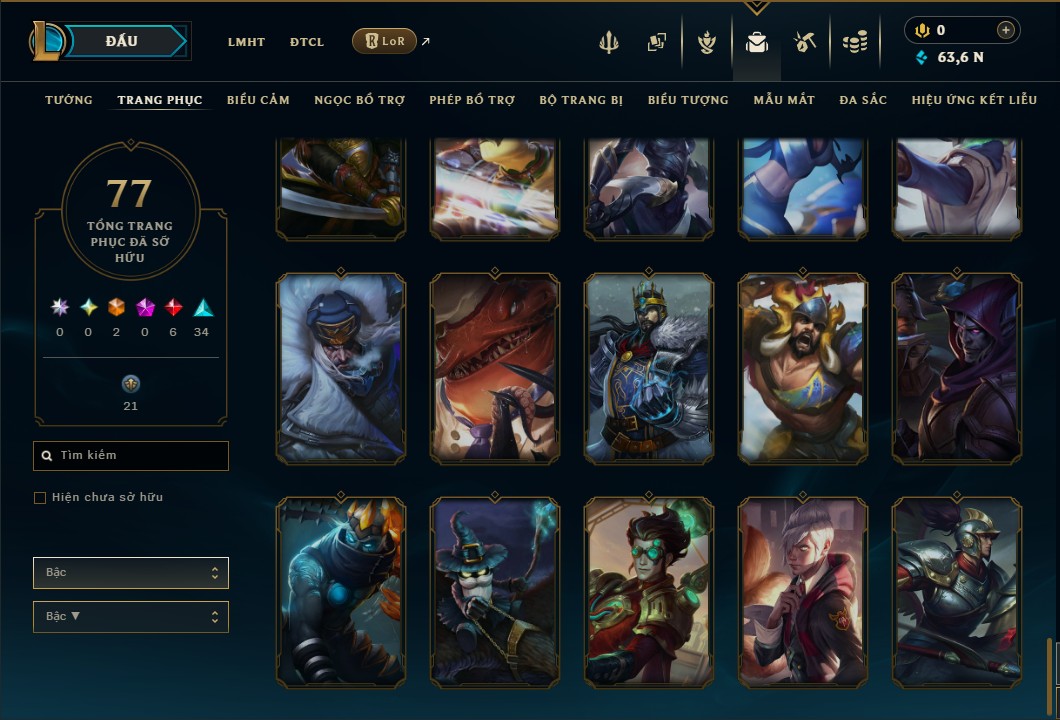Switch to the TƯỚNG tab
The width and height of the screenshot is (1060, 720).
point(69,100)
